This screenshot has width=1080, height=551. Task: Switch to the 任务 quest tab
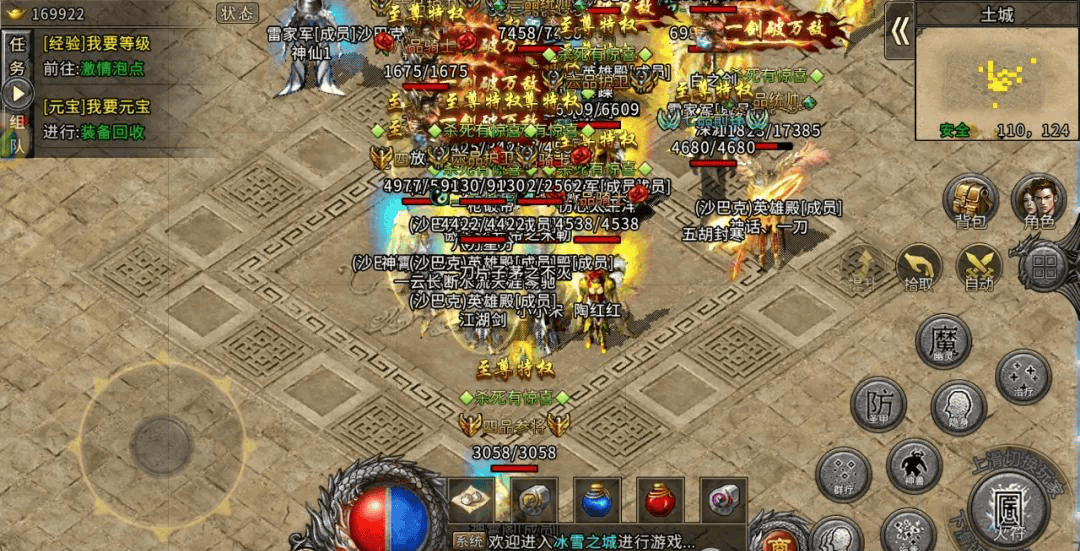[x=17, y=55]
